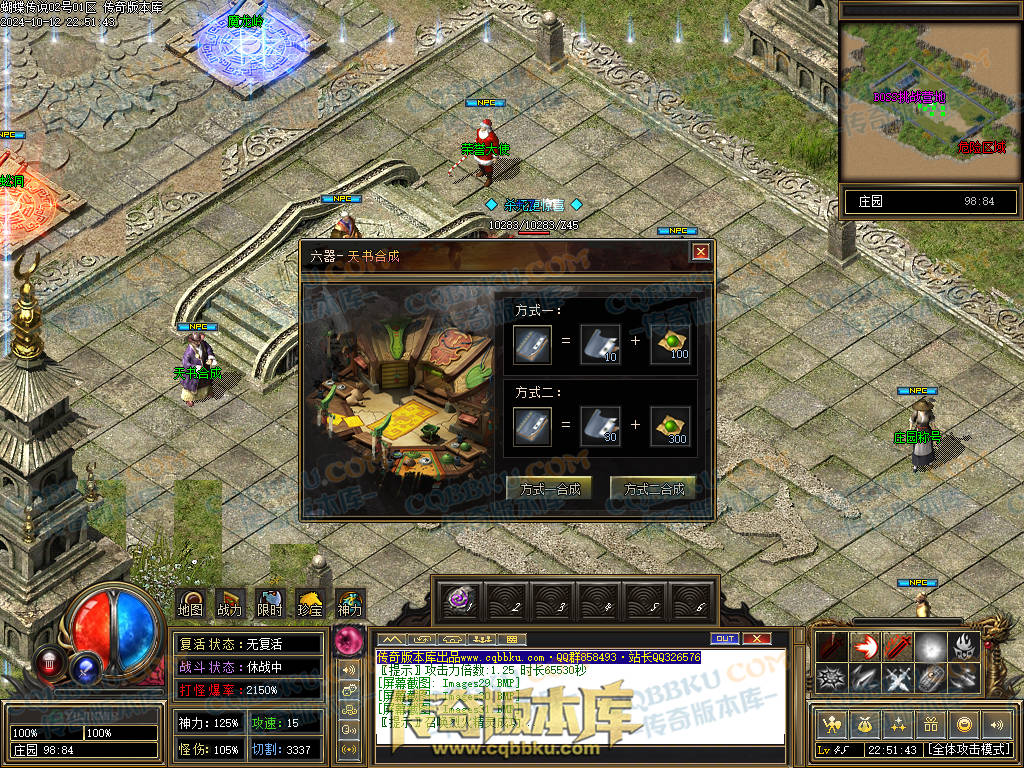Close the 天书合成 crafting window
This screenshot has width=1024, height=768.
(x=700, y=252)
